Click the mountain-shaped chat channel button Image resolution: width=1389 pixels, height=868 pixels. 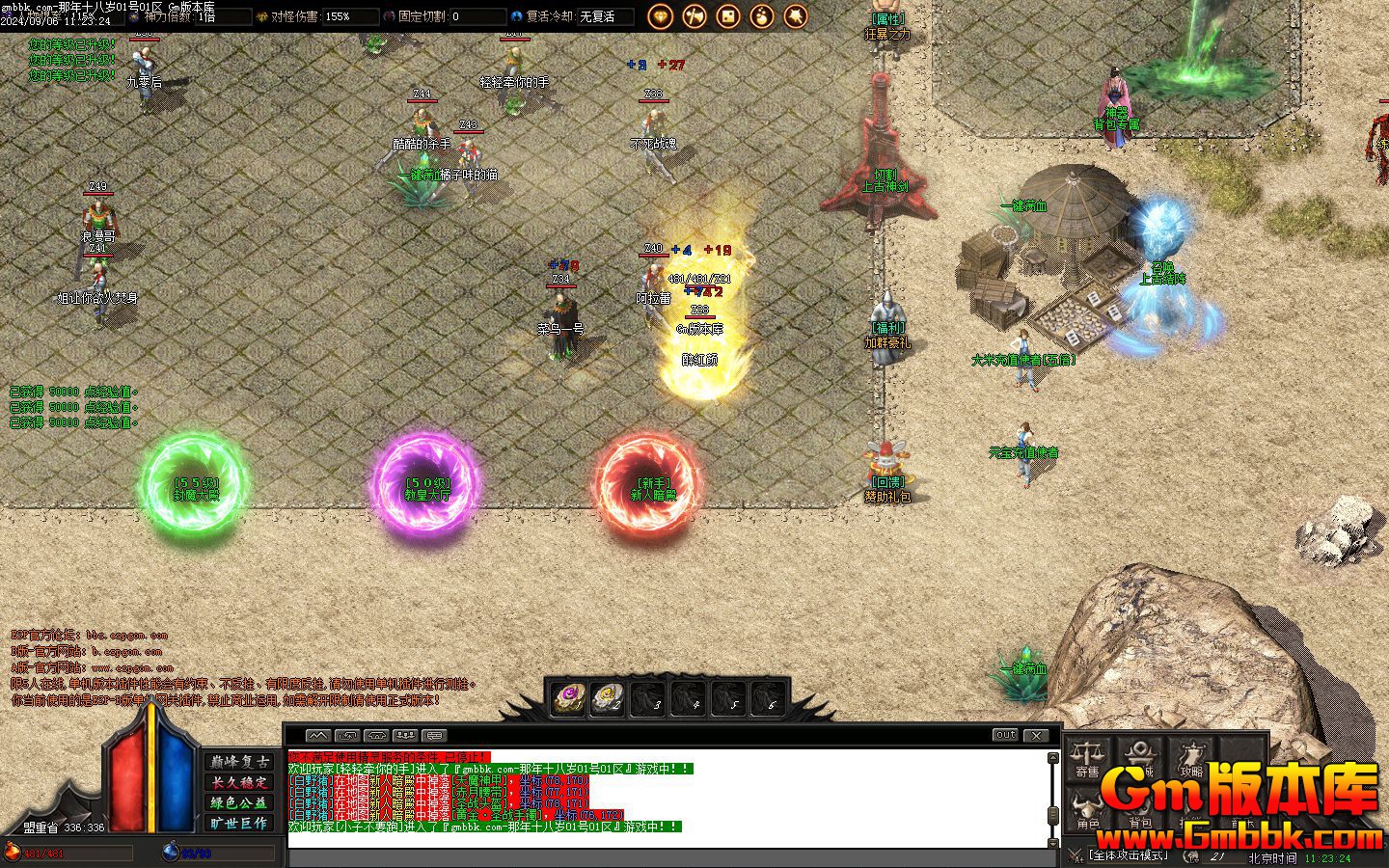[317, 735]
